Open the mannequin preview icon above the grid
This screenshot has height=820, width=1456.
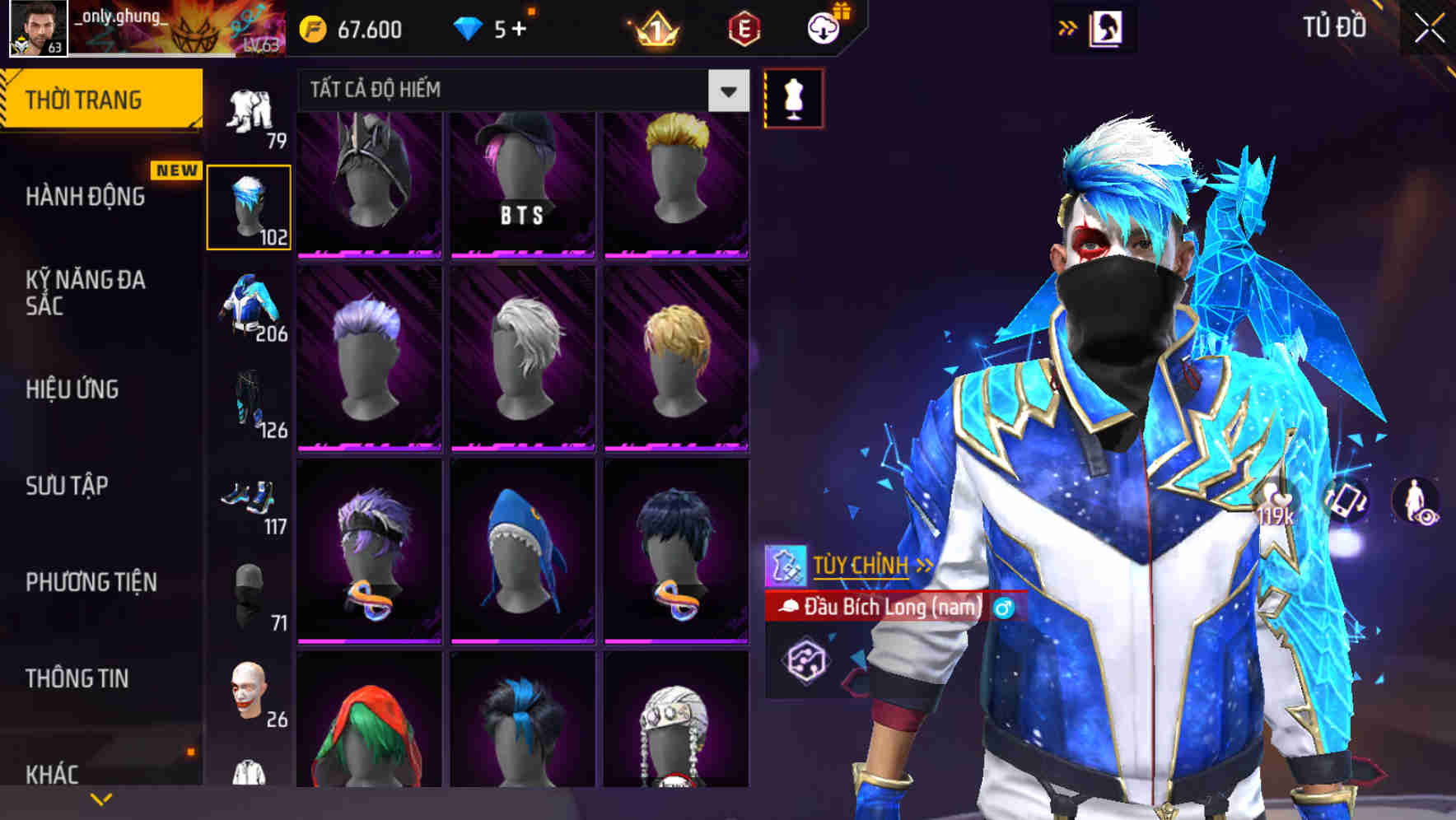pos(792,97)
